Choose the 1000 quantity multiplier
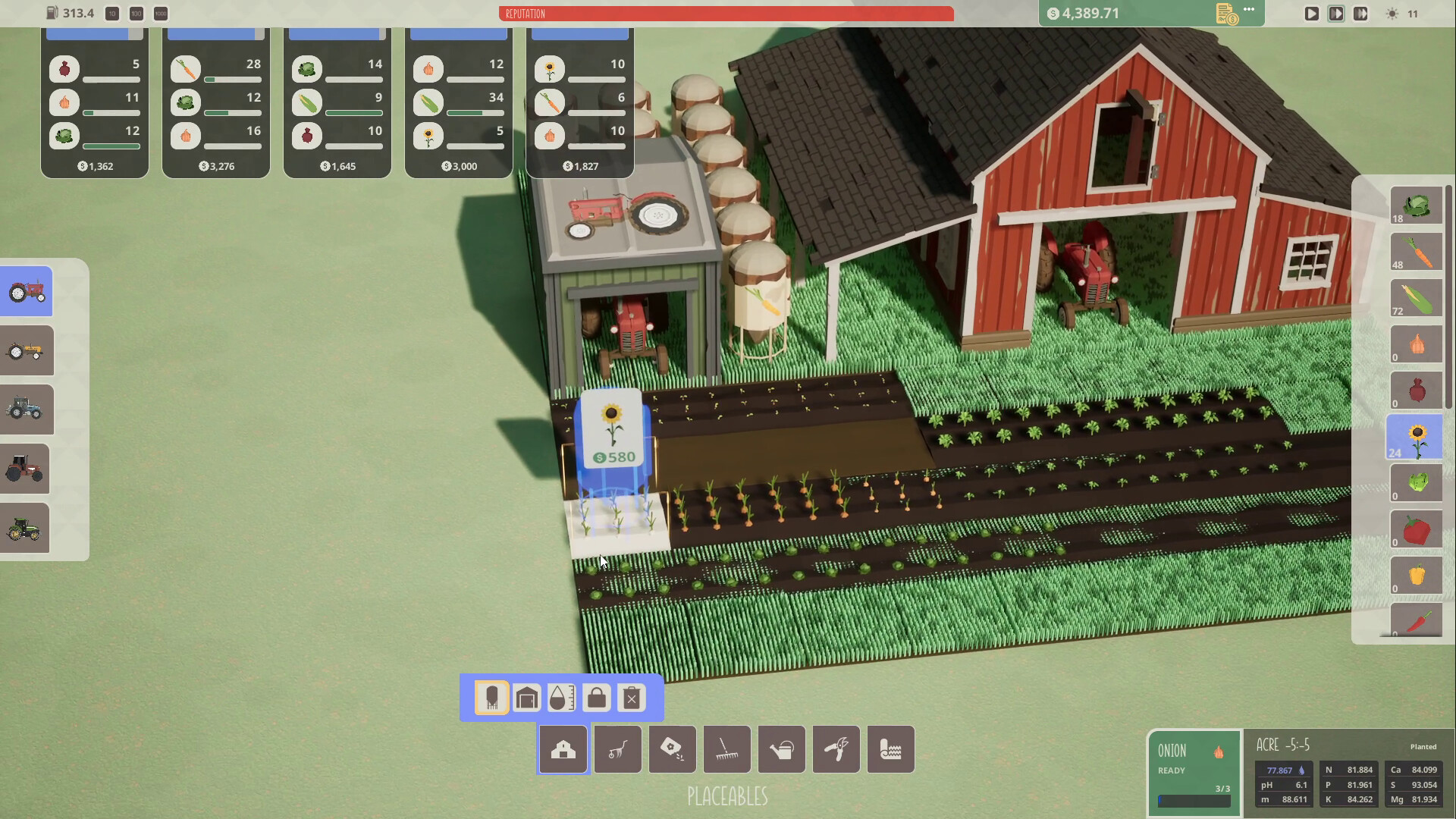This screenshot has width=1456, height=819. tap(160, 14)
